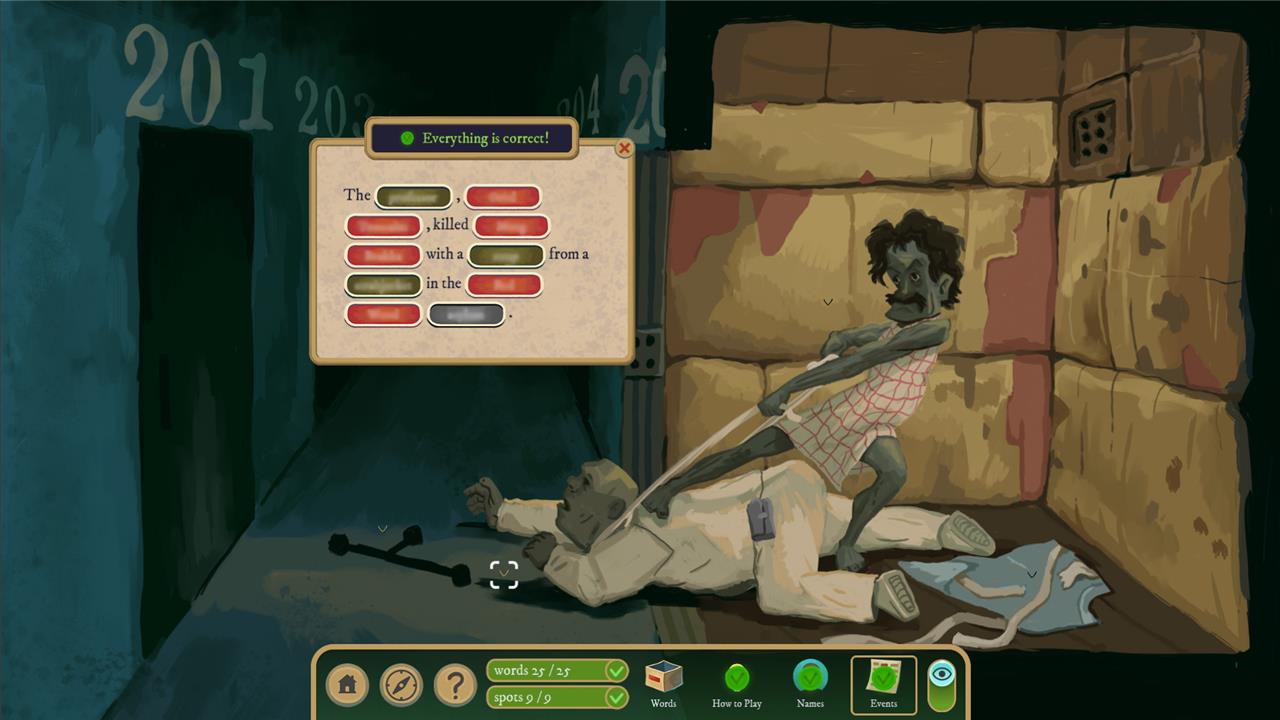
Task: Click the question mark hint button
Action: click(x=455, y=685)
